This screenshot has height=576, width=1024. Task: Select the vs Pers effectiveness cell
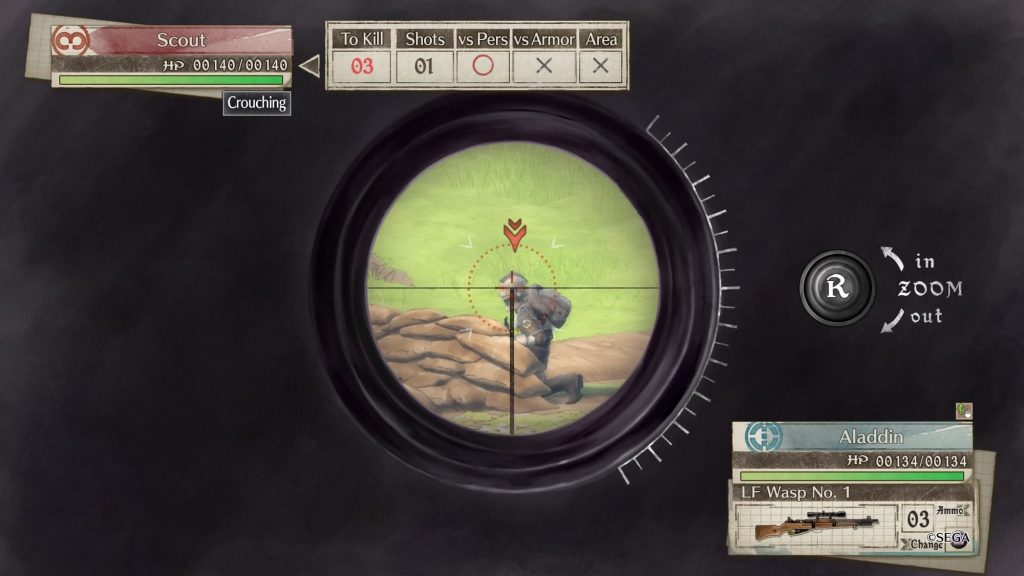(x=483, y=66)
